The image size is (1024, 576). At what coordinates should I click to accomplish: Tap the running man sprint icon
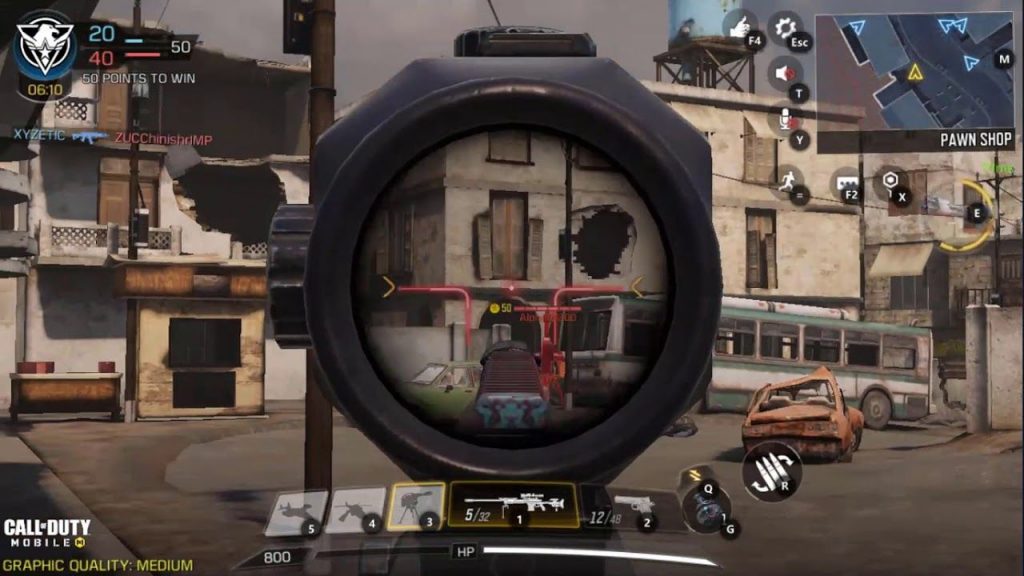(788, 181)
